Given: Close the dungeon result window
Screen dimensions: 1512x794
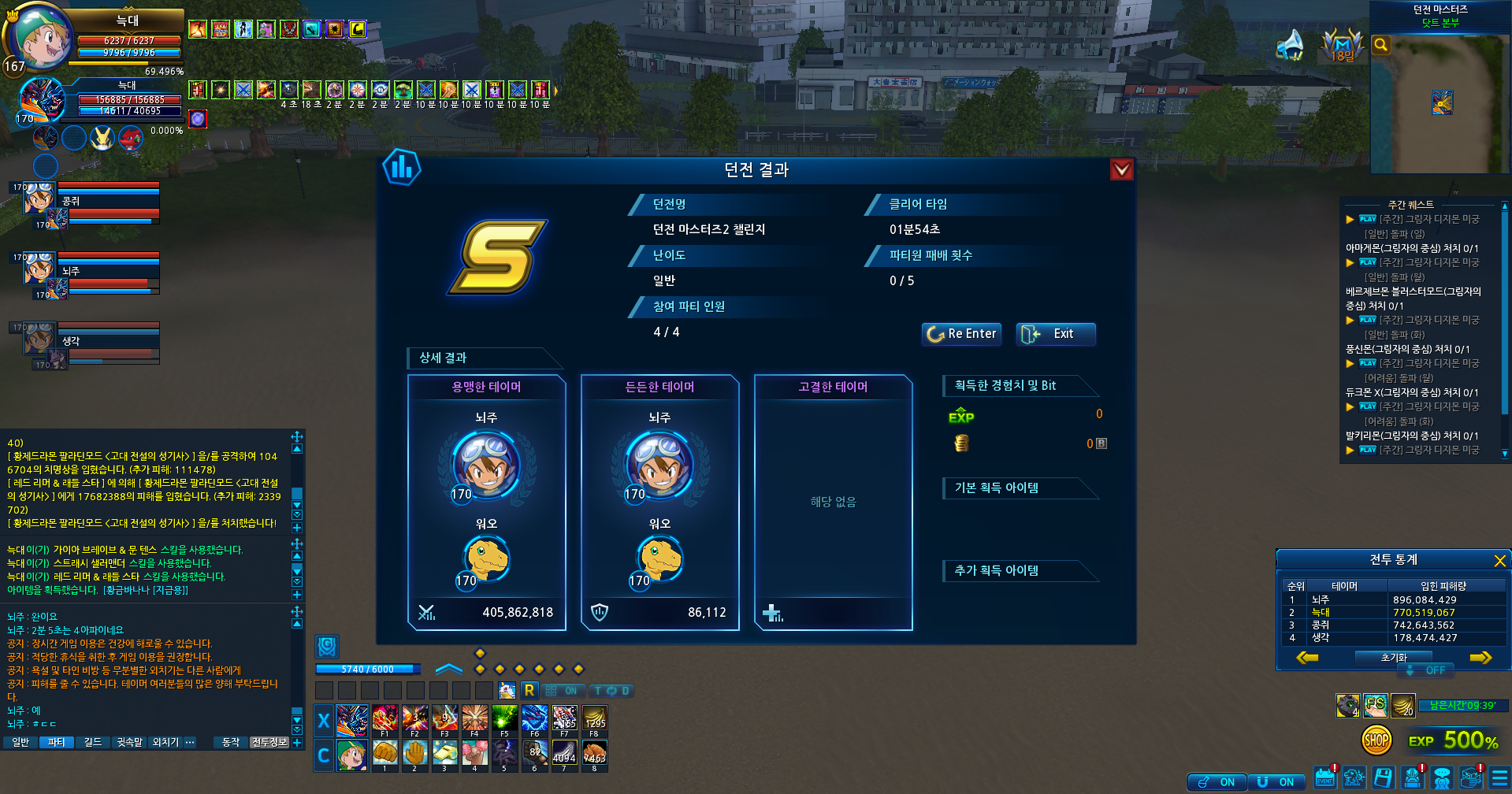Looking at the screenshot, I should [1121, 169].
